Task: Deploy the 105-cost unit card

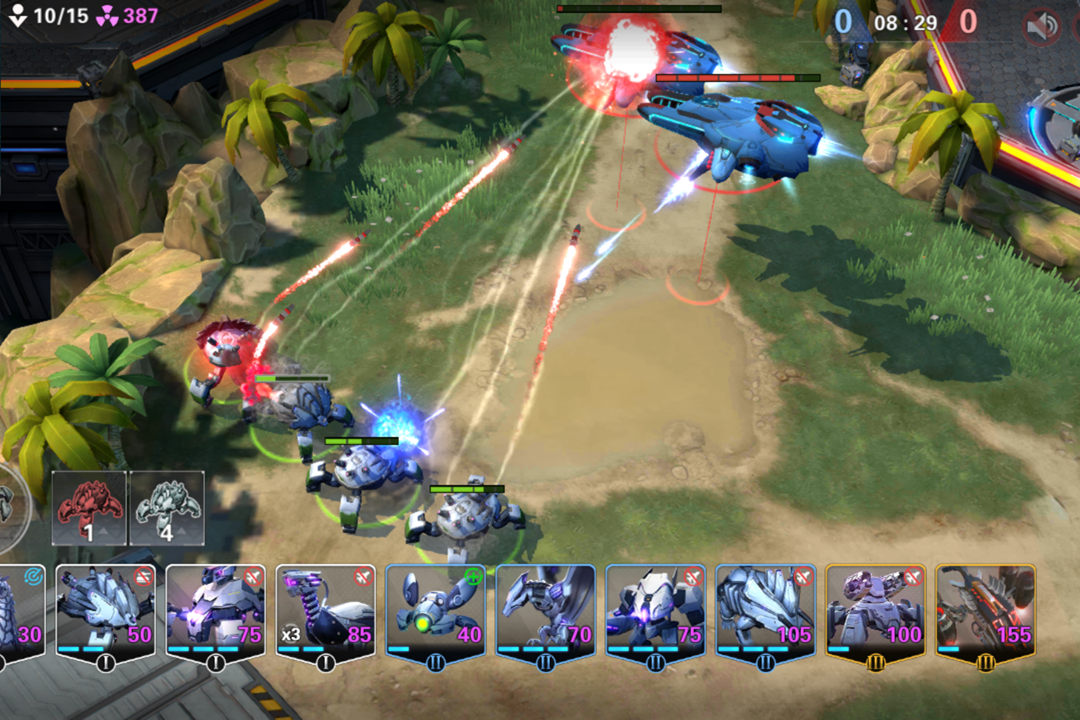Action: click(765, 610)
